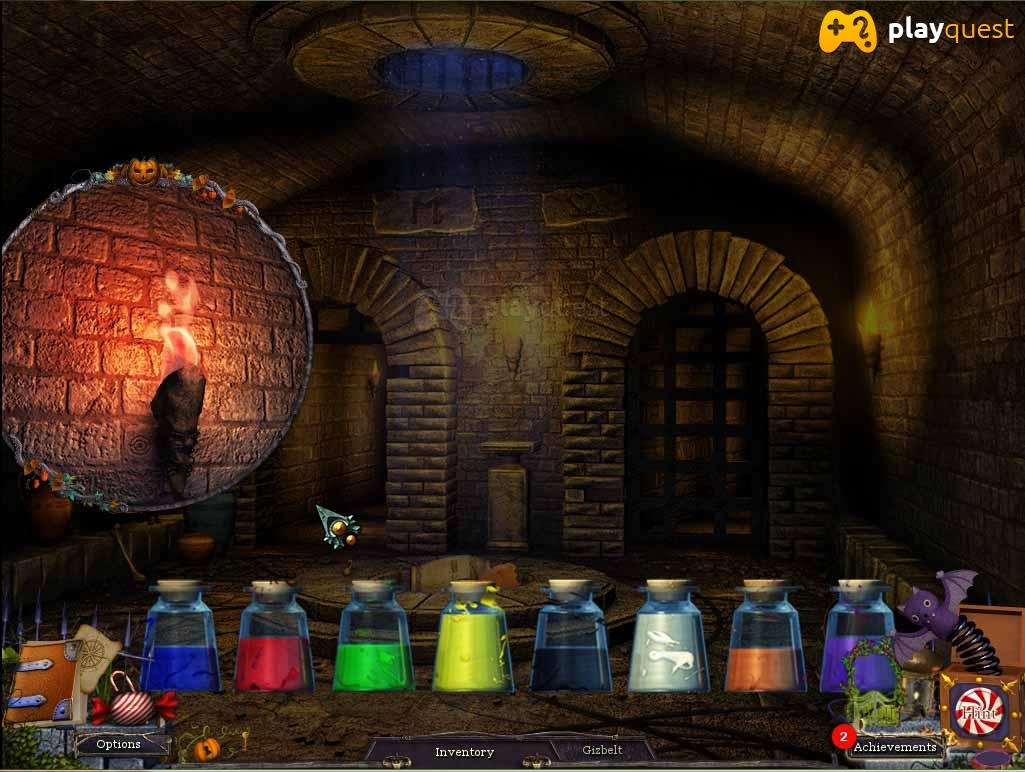The image size is (1025, 772).
Task: Open the orange journal book
Action: (x=42, y=683)
